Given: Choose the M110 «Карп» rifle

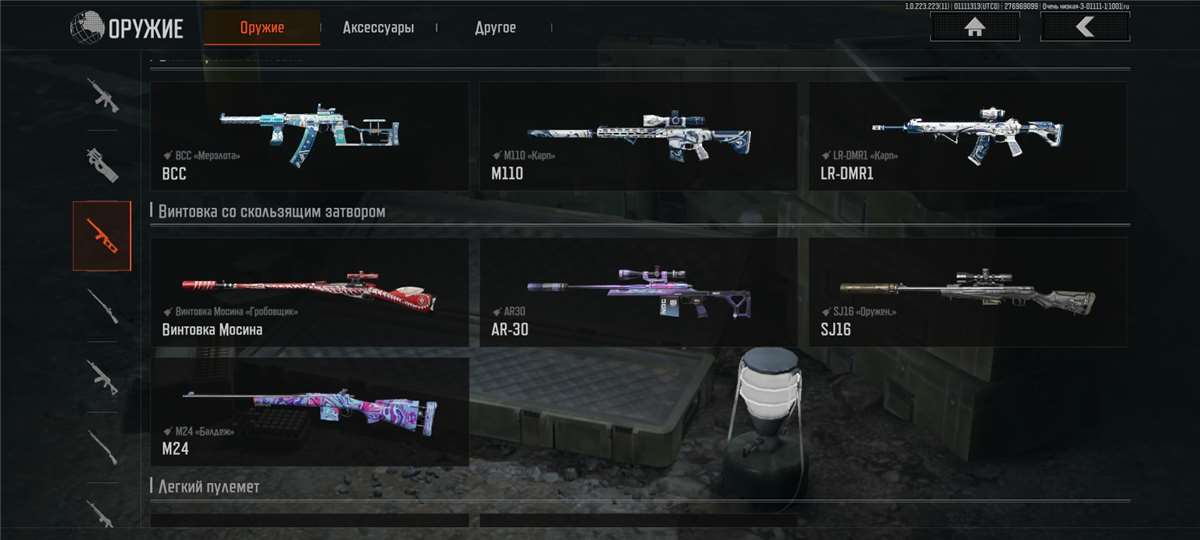Looking at the screenshot, I should tap(638, 137).
